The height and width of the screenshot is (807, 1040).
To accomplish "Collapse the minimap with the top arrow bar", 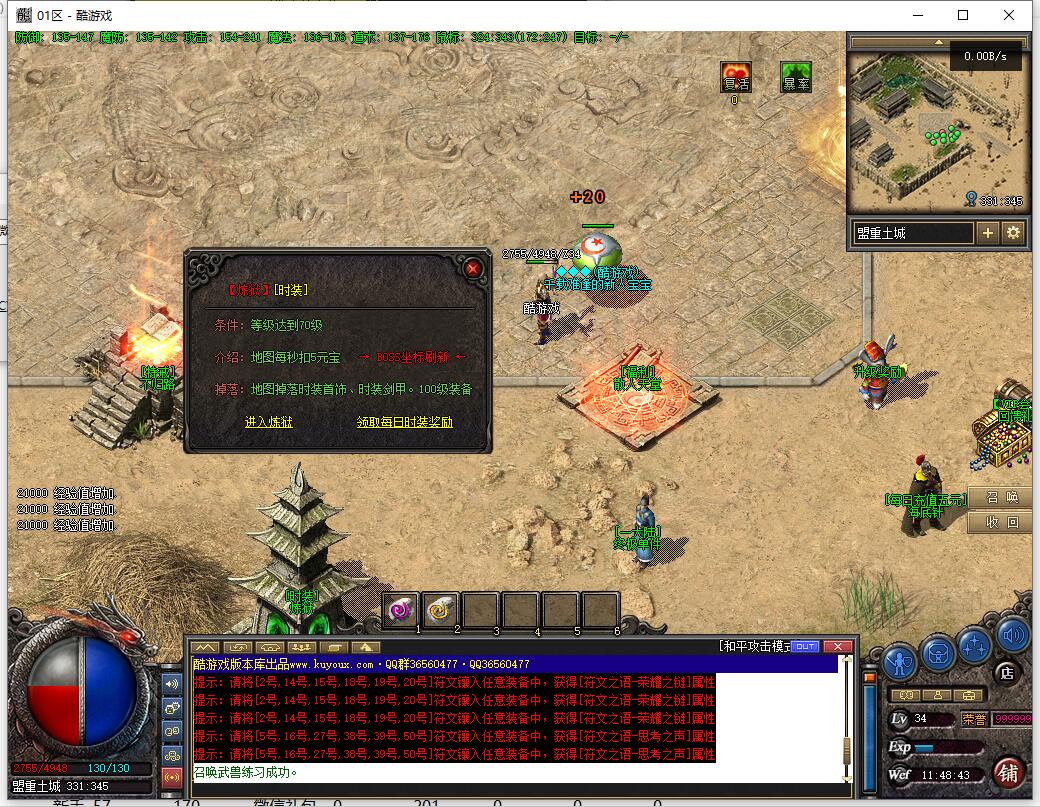I will pos(937,43).
